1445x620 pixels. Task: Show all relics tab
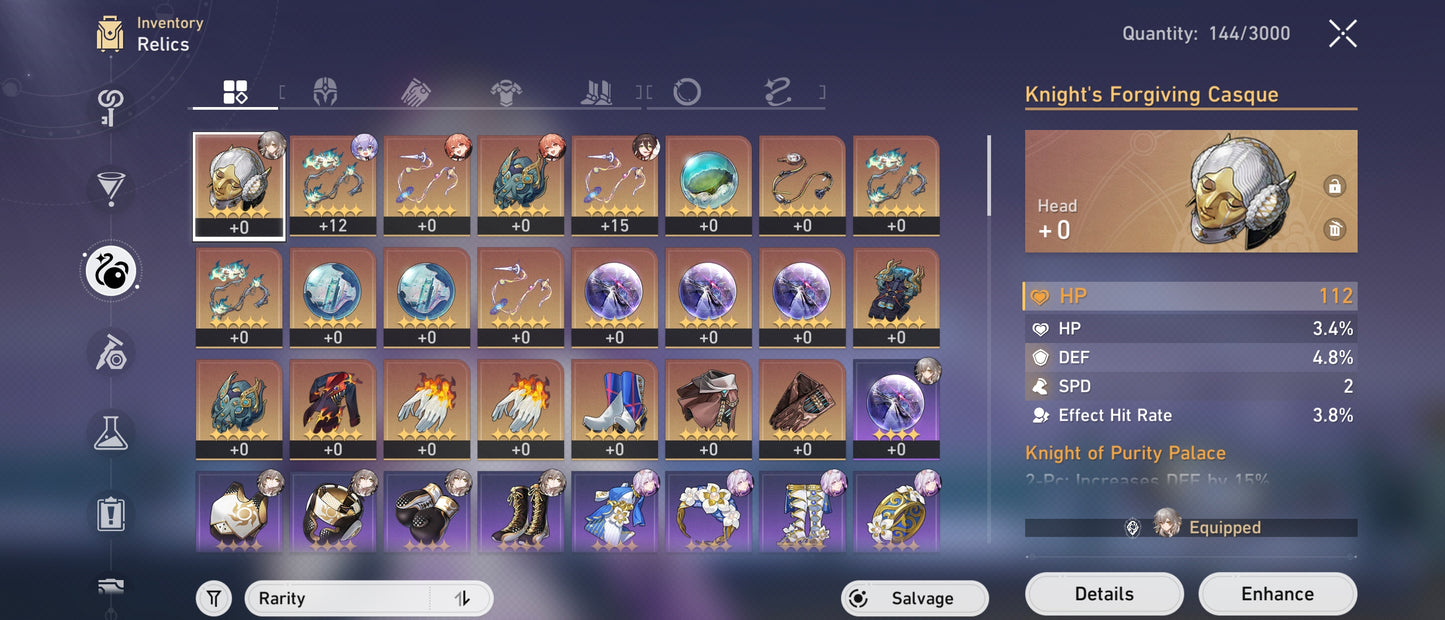pyautogui.click(x=235, y=93)
